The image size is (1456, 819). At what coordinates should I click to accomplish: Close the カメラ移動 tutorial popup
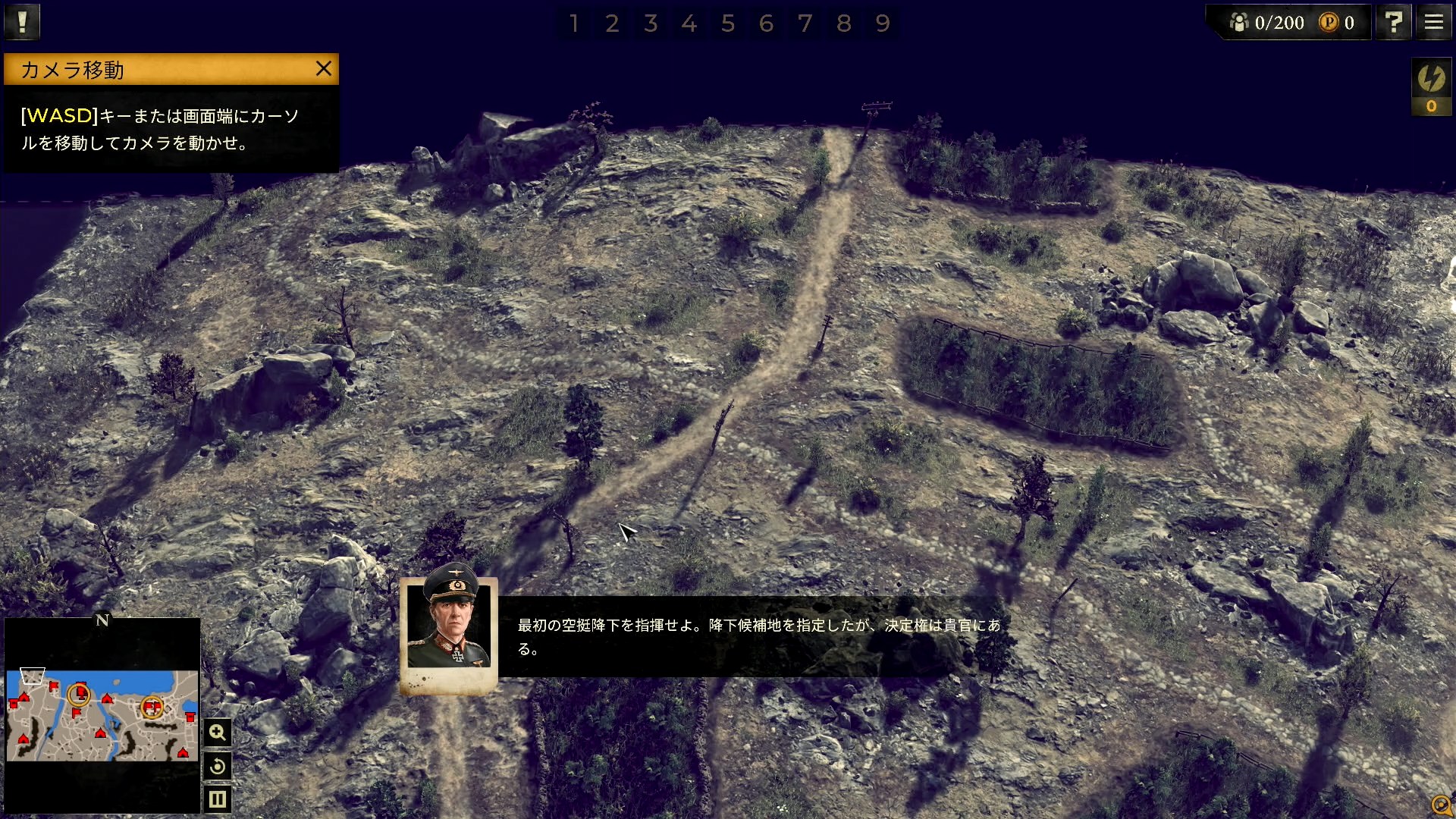(x=324, y=69)
